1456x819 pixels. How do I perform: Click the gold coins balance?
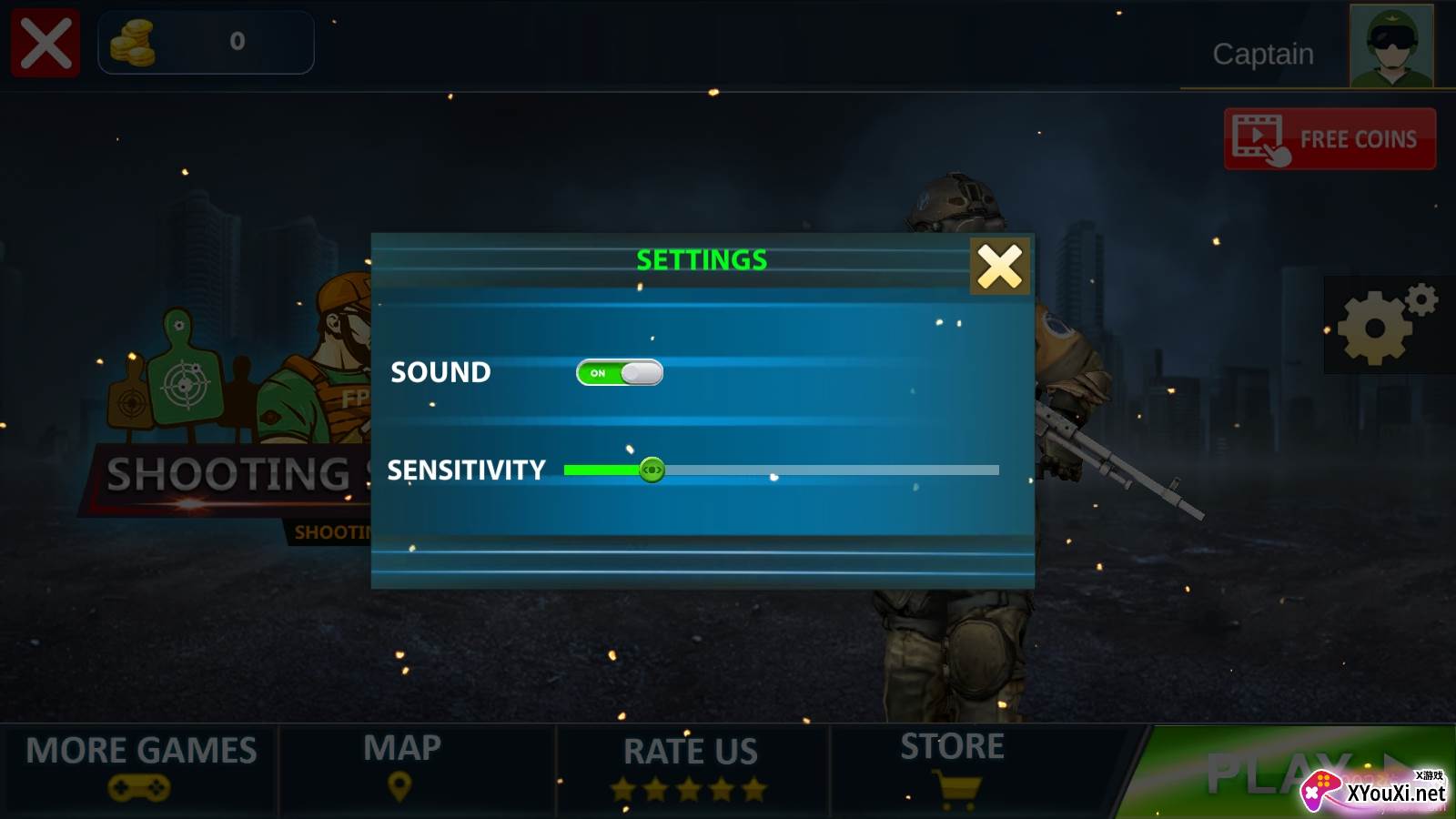click(206, 42)
